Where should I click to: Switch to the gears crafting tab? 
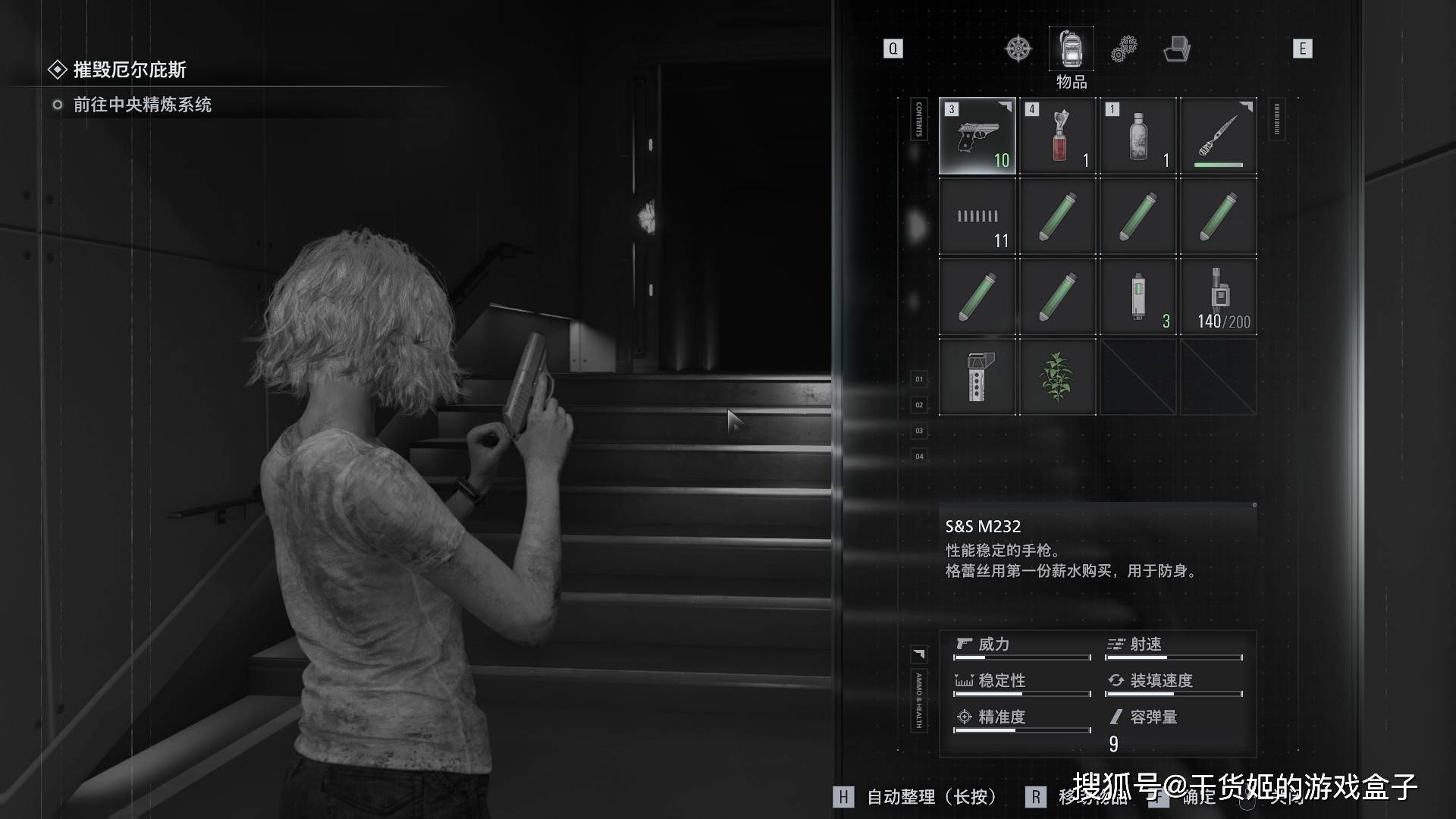[1124, 49]
